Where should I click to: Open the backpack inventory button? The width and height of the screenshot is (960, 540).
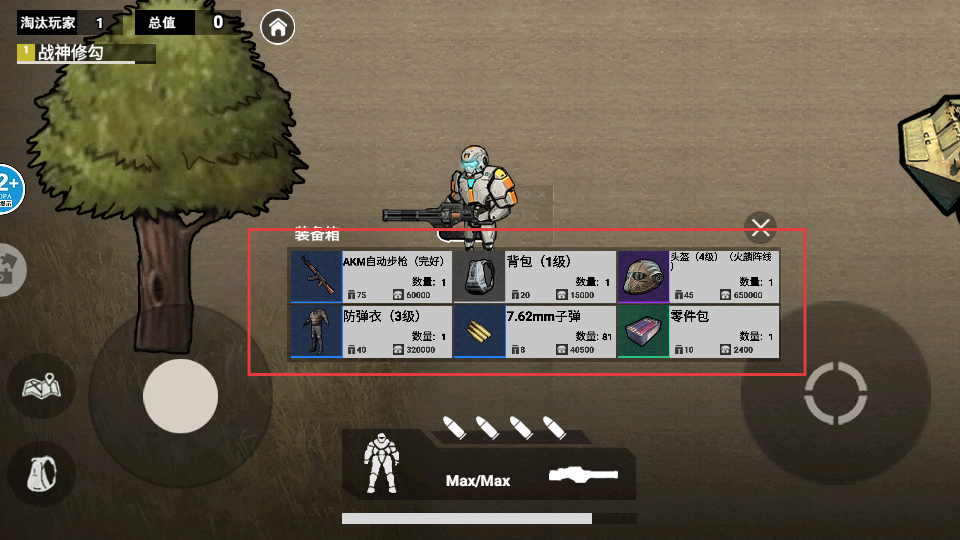[43, 472]
